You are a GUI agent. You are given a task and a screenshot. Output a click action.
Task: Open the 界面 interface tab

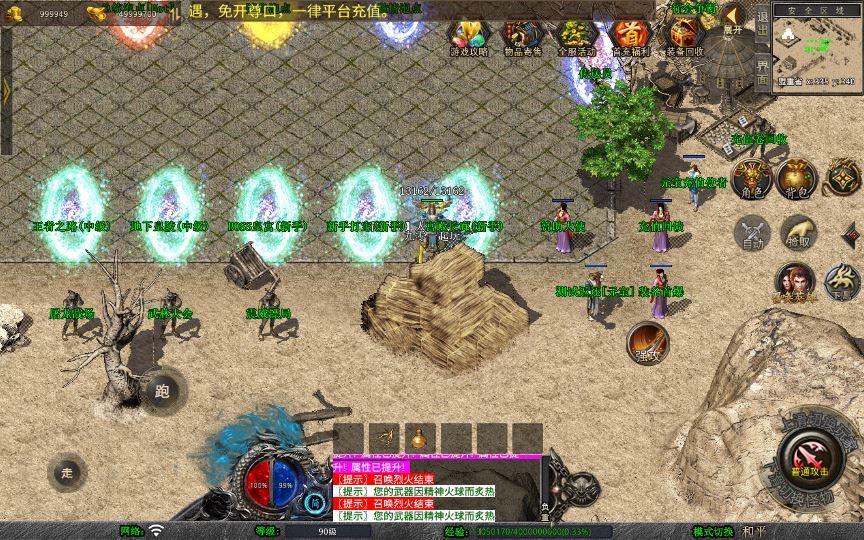[x=762, y=70]
